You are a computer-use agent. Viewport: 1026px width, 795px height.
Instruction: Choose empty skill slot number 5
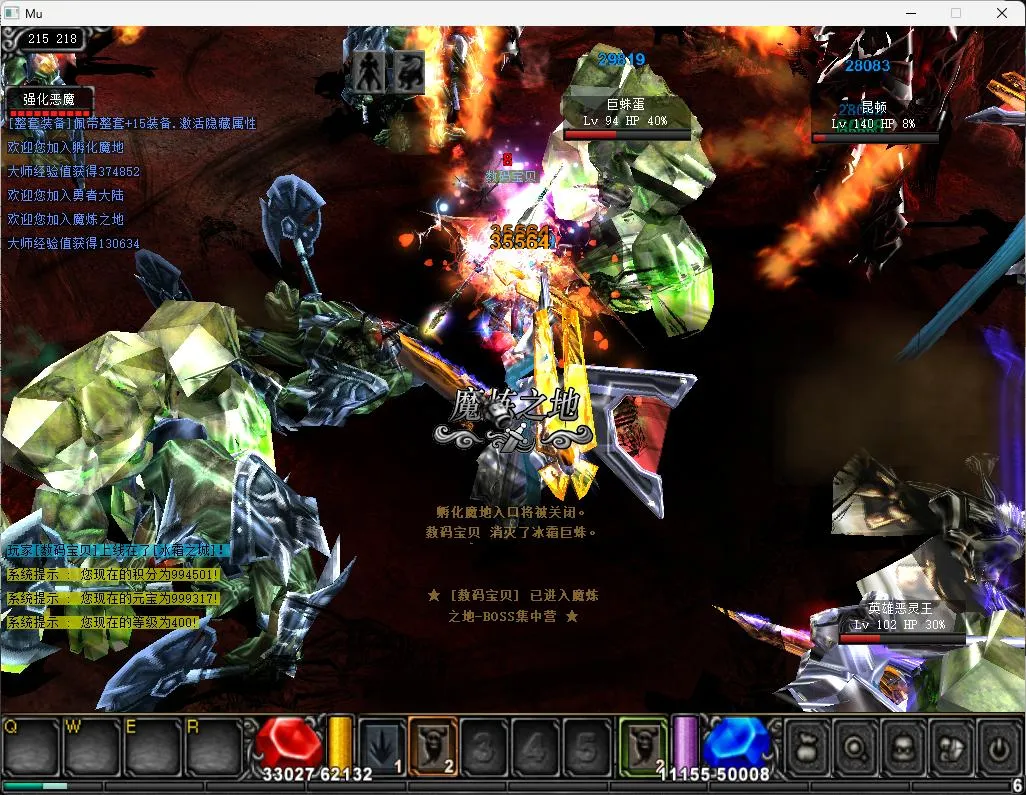click(588, 746)
